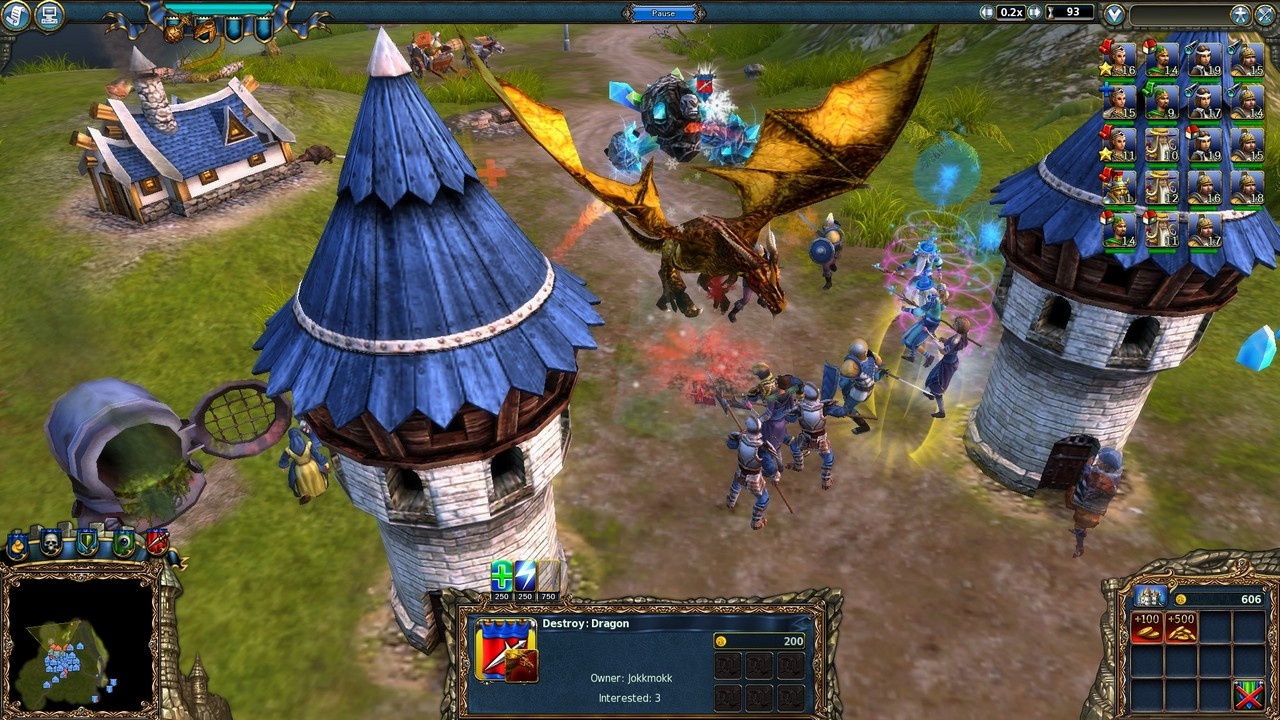
Task: Add +100 gold to the dragon bounty
Action: coord(1148,630)
